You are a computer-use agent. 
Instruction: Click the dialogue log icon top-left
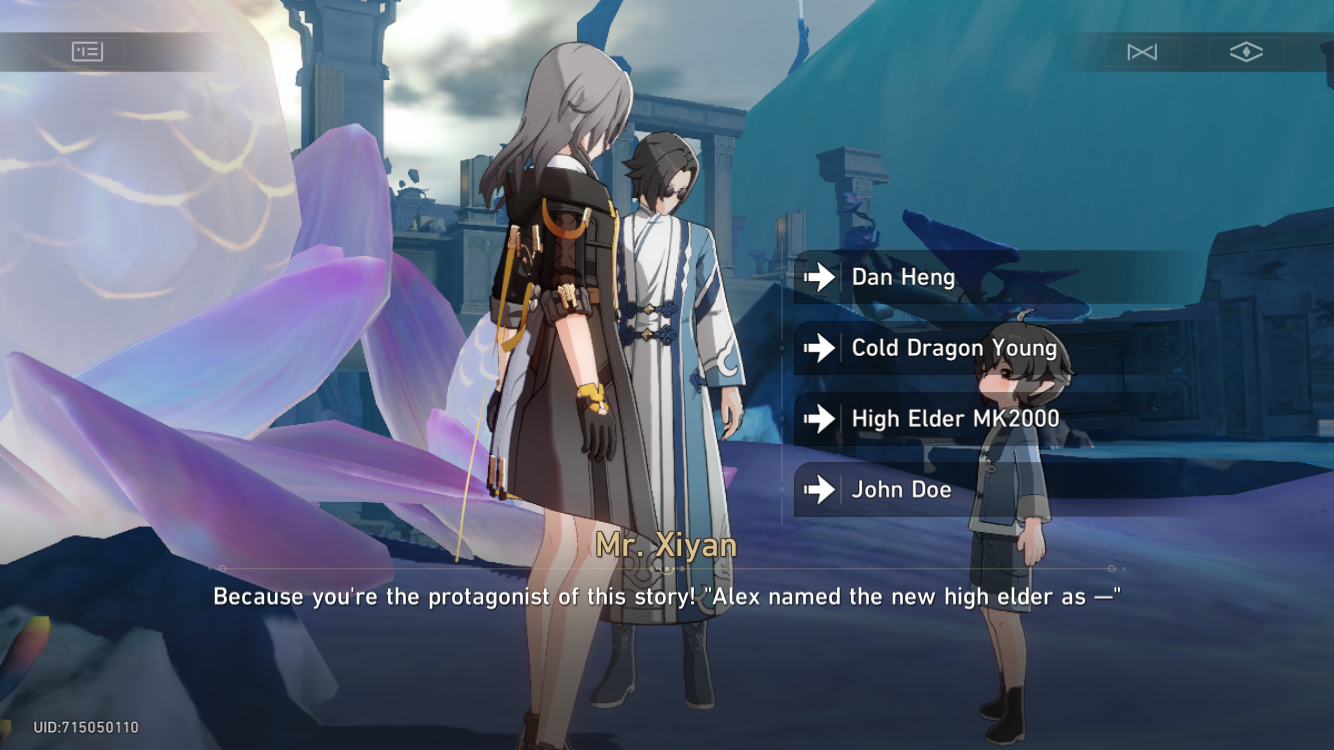point(88,50)
